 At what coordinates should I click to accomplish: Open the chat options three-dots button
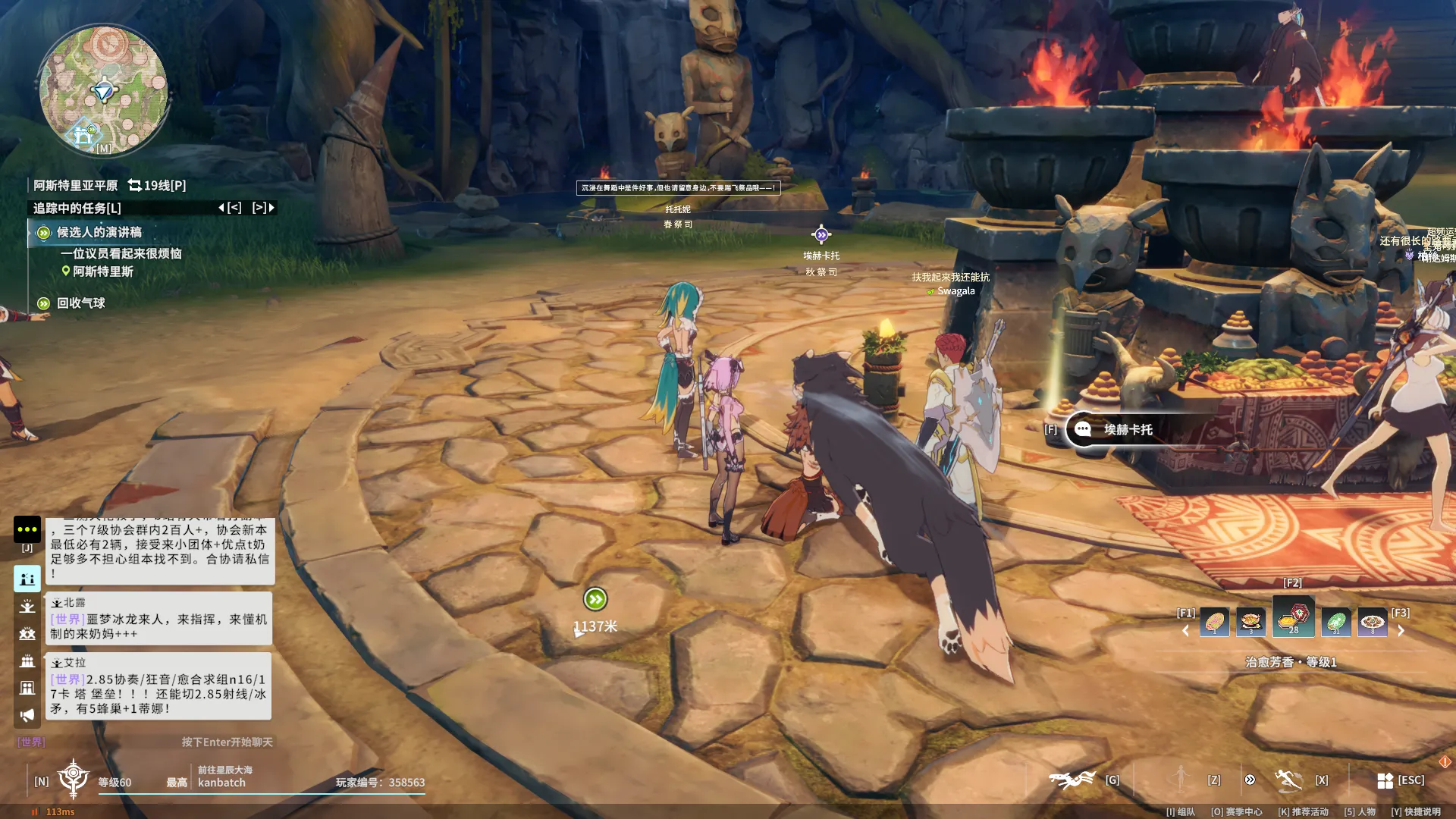pos(27,529)
